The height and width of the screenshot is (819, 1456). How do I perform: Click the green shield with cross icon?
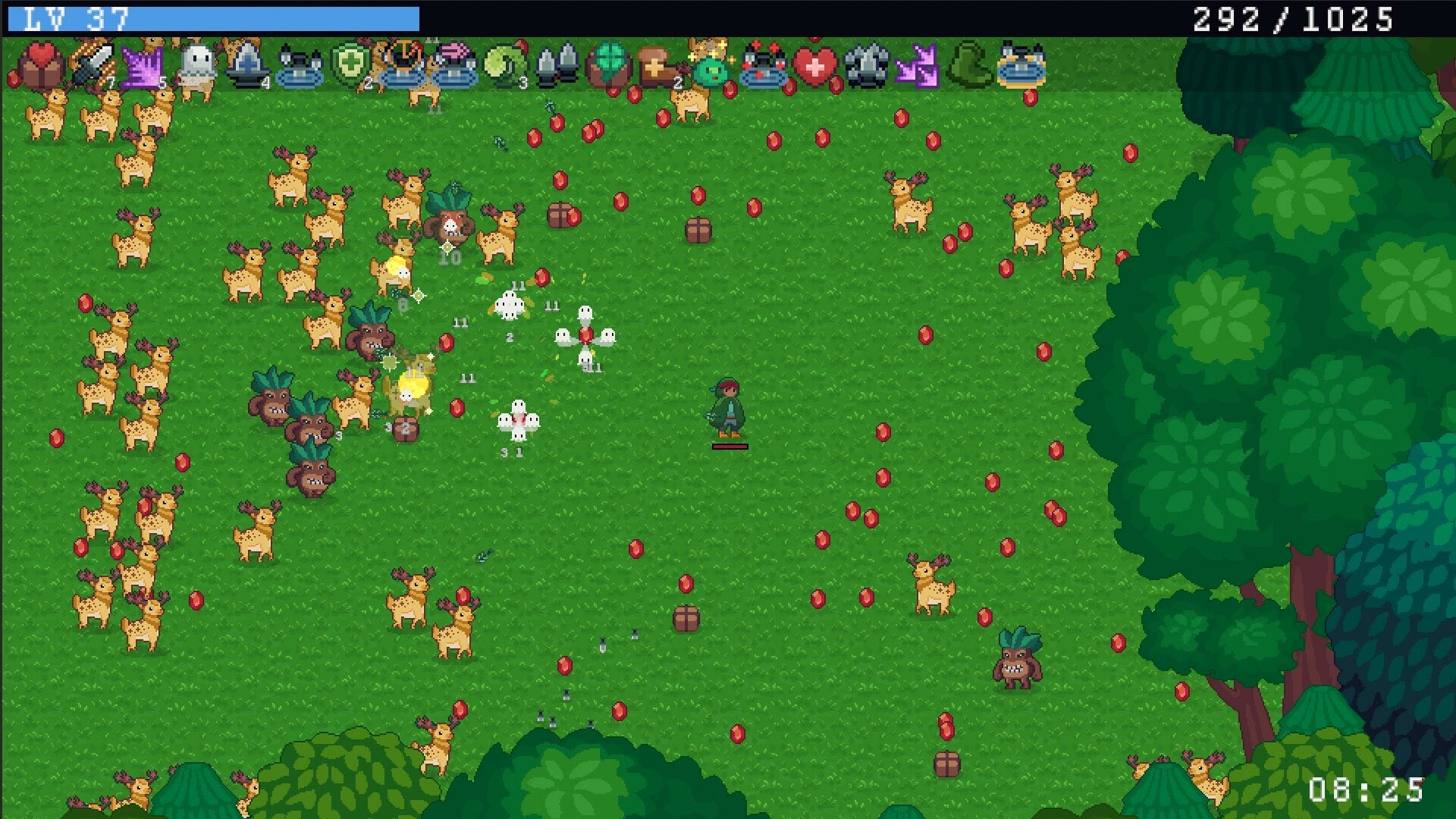click(351, 64)
